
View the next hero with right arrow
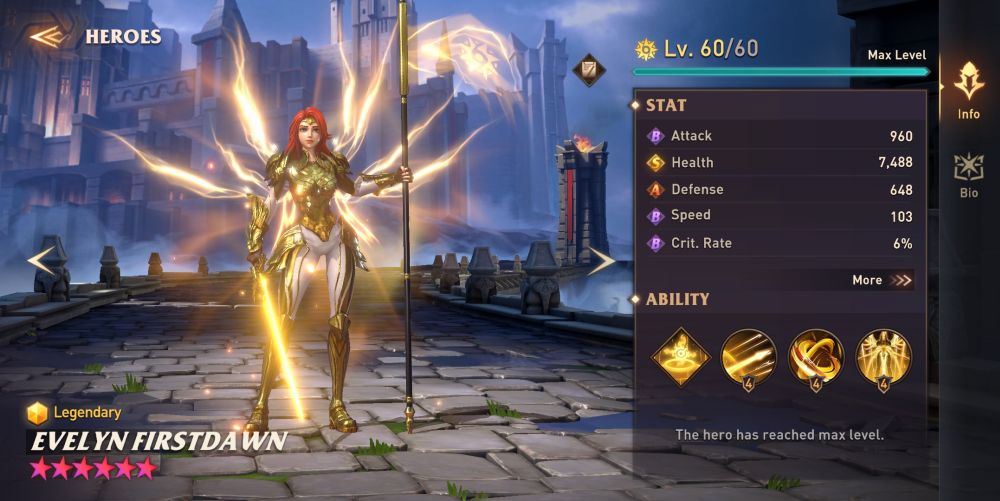(x=601, y=261)
